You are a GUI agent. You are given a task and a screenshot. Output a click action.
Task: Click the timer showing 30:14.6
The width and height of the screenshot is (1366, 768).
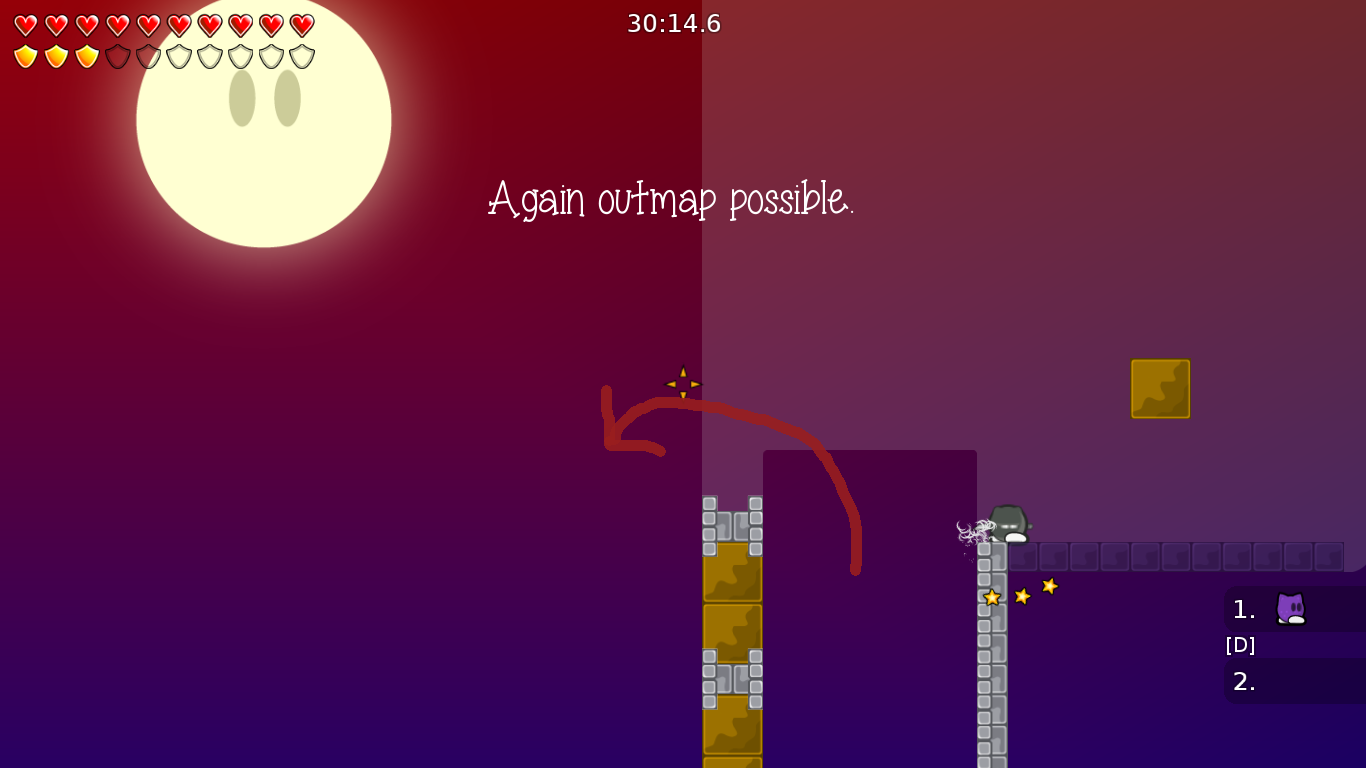673,23
